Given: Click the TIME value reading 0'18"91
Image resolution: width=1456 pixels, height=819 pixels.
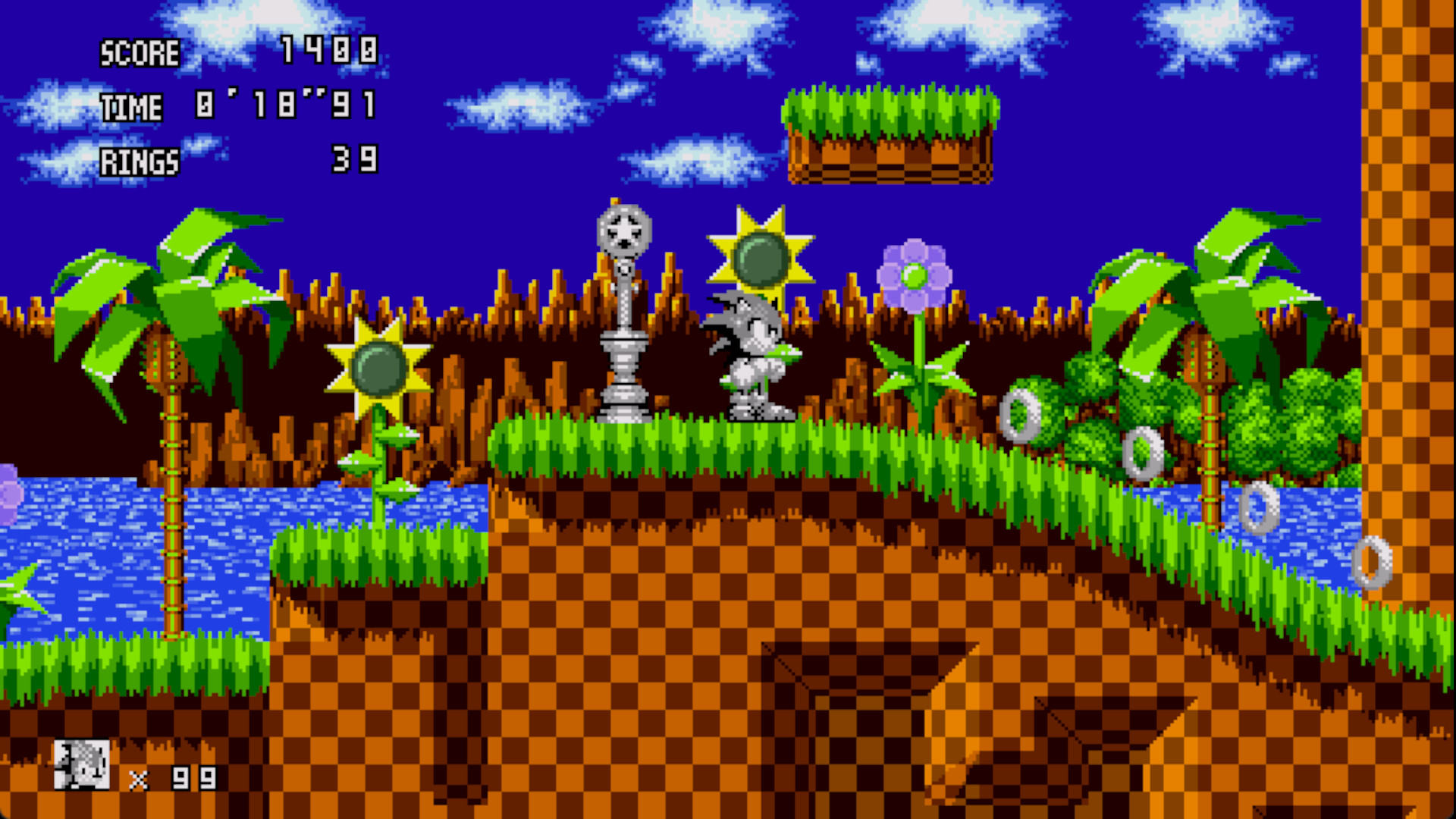Looking at the screenshot, I should click(x=284, y=106).
